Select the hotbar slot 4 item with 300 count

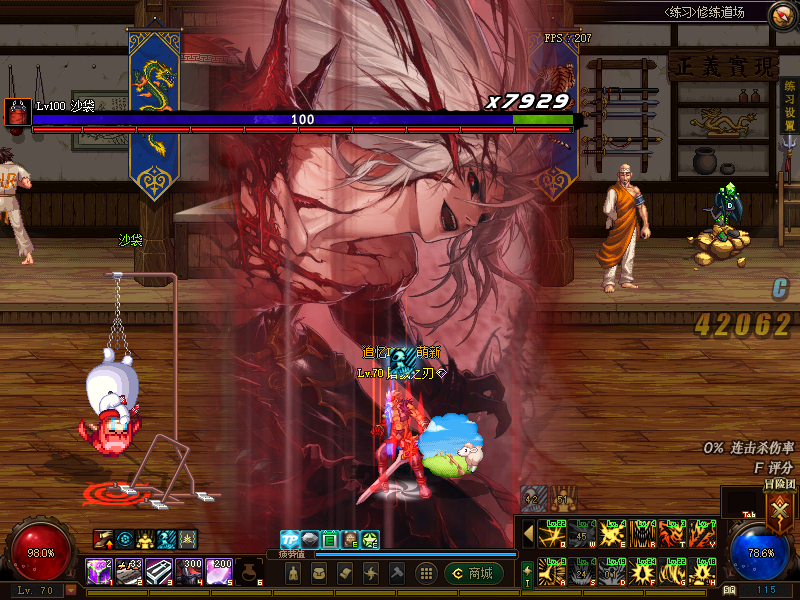tap(189, 572)
